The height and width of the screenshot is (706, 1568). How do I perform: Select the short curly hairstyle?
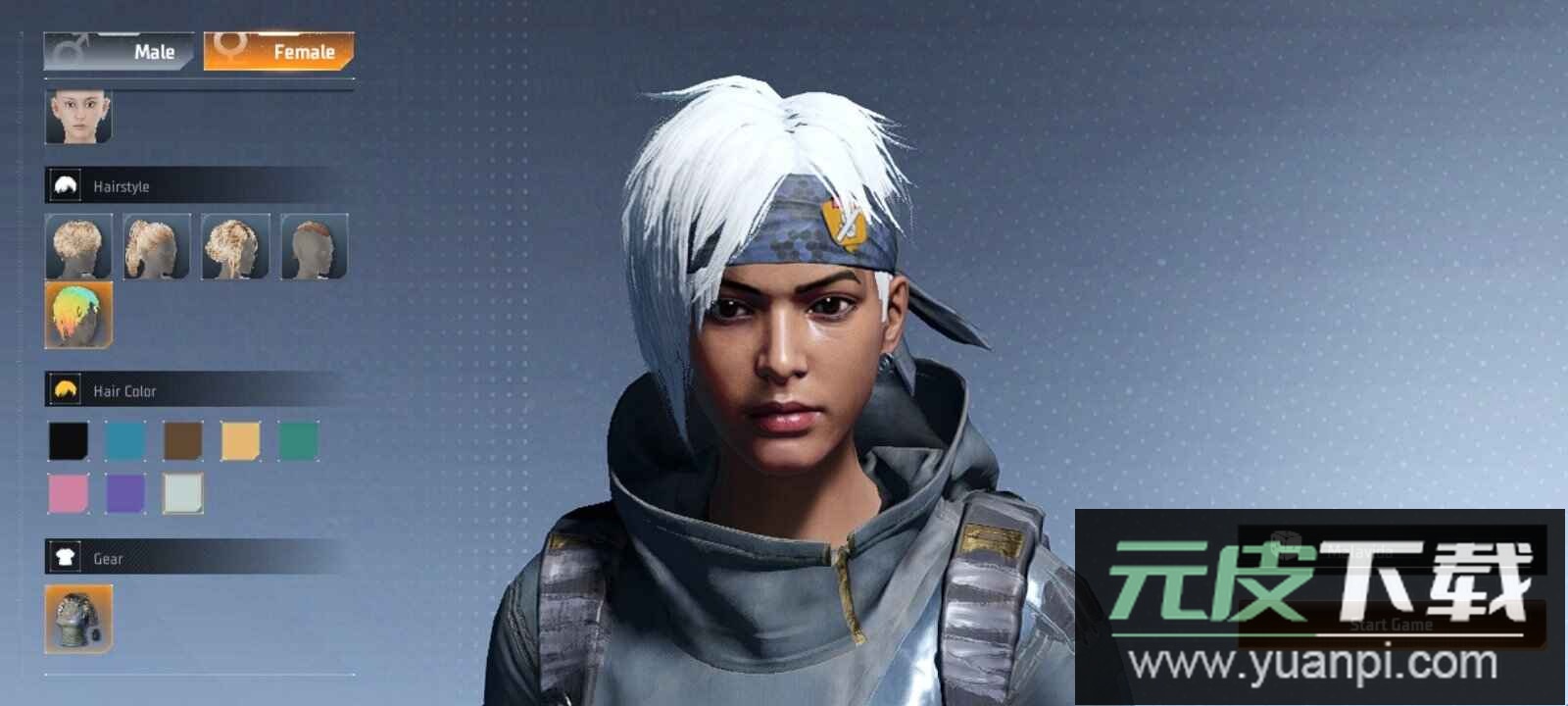78,246
